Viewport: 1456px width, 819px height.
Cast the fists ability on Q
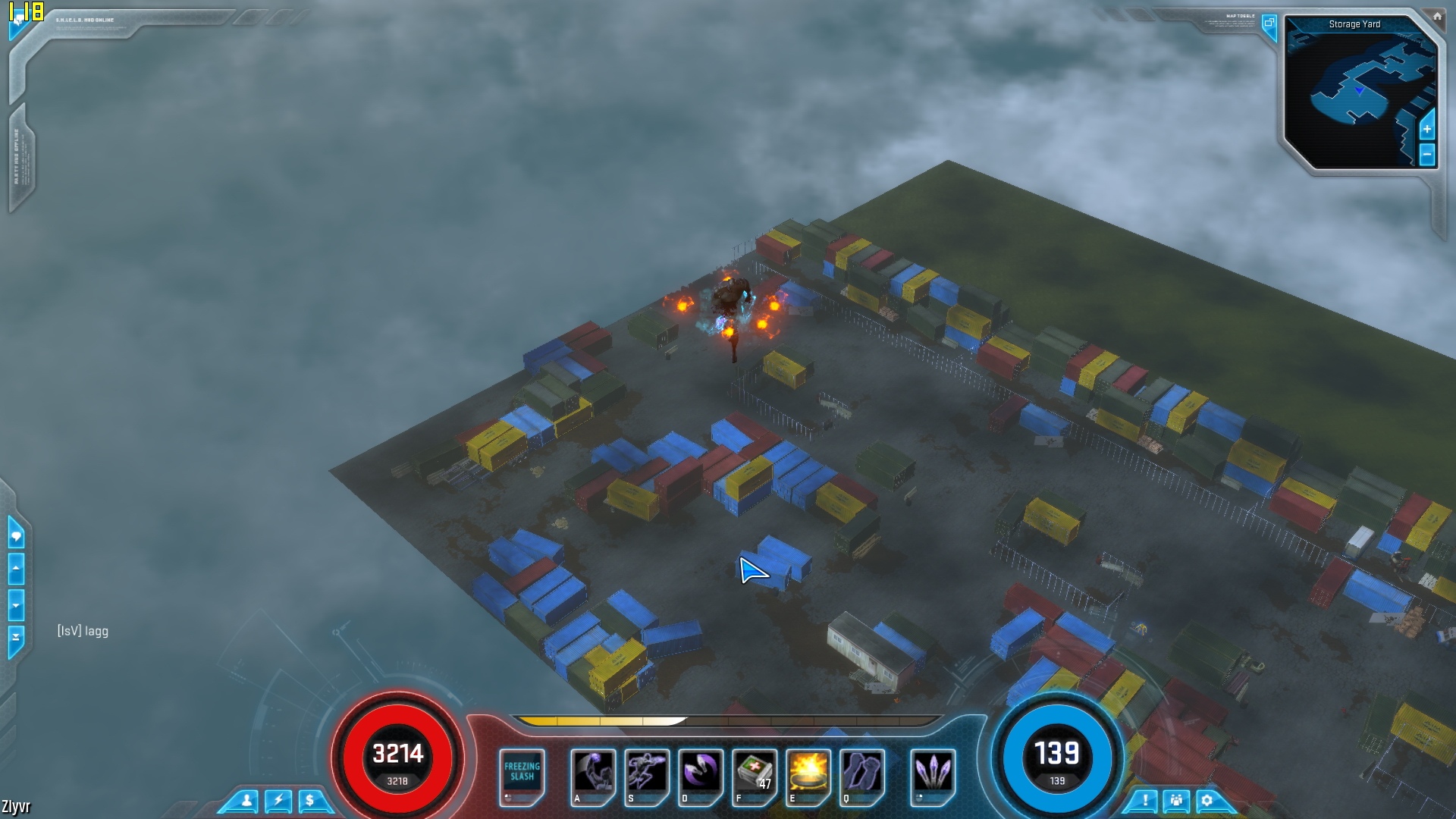(862, 774)
